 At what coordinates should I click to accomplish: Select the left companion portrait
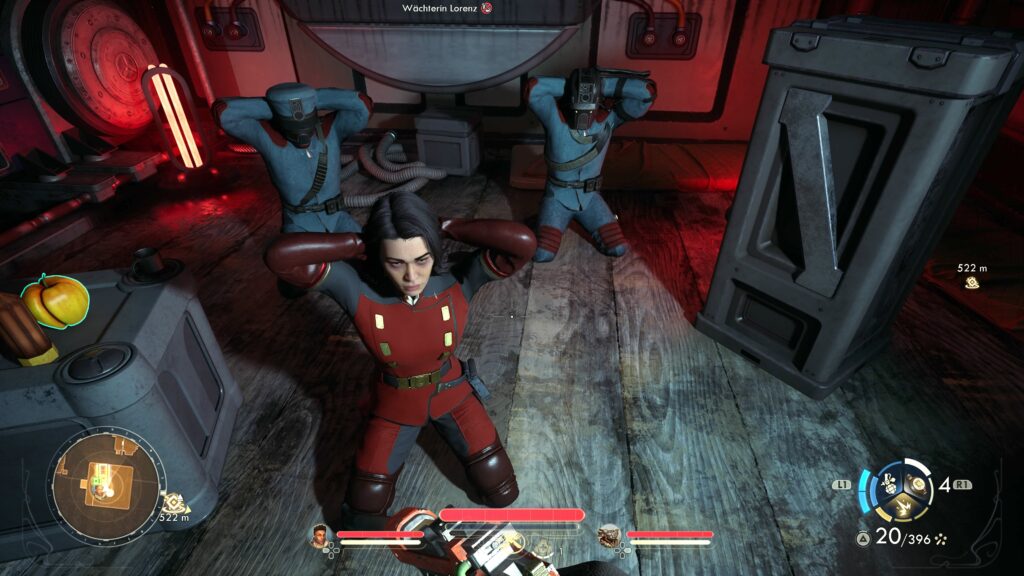pos(320,537)
